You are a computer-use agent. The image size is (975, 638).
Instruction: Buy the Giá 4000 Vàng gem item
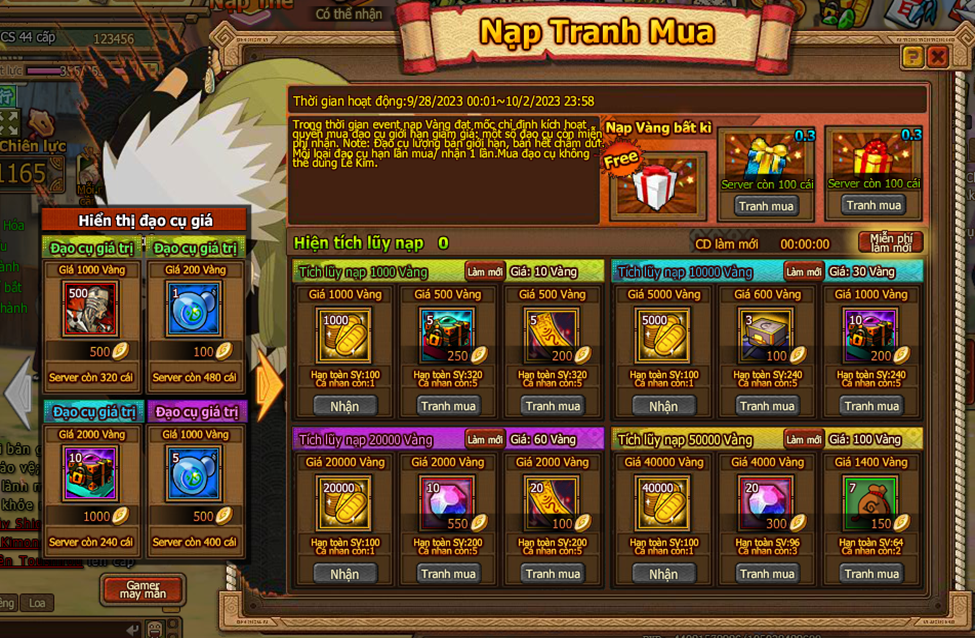click(767, 574)
